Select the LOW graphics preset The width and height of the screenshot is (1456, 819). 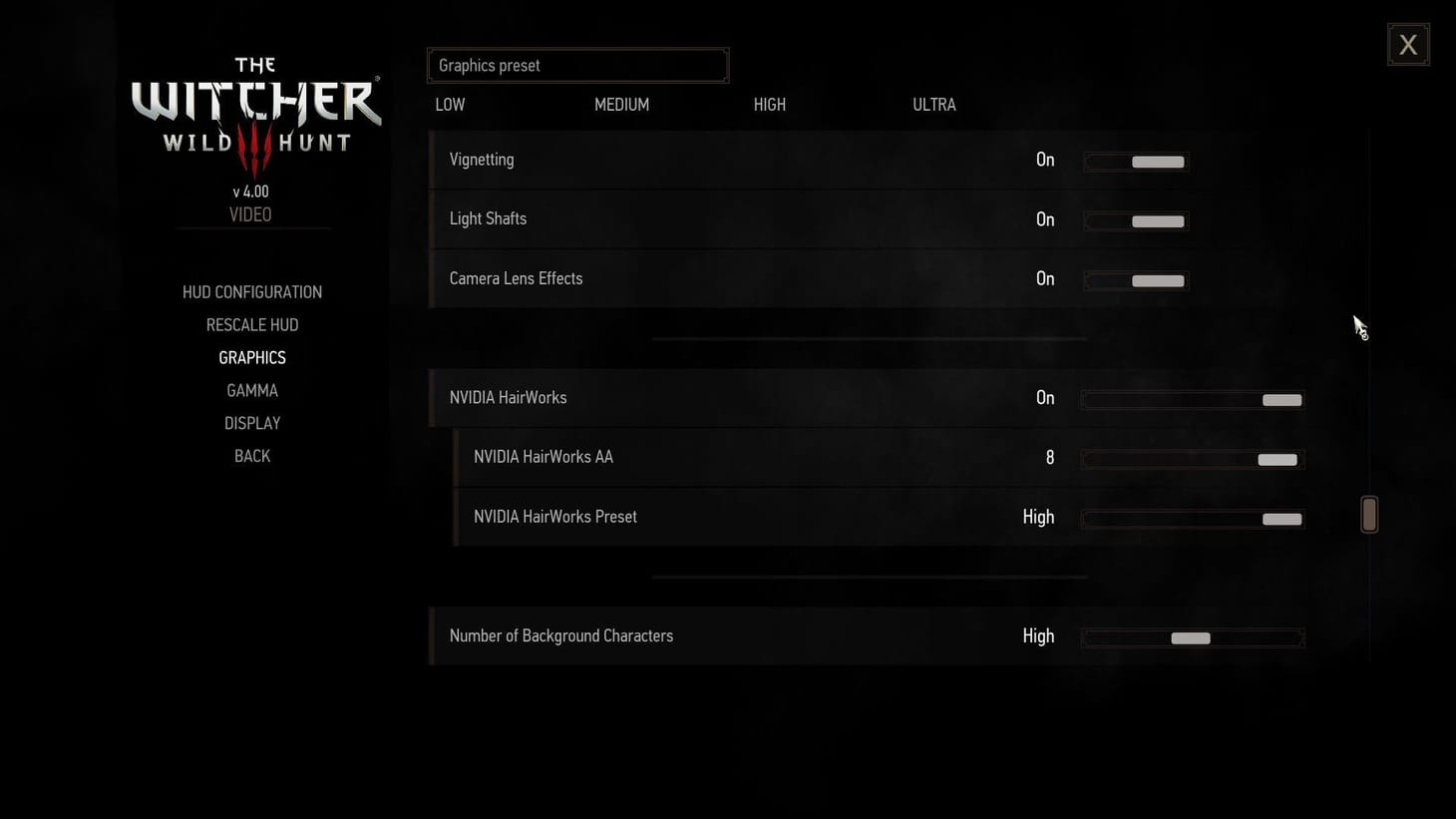coord(450,104)
